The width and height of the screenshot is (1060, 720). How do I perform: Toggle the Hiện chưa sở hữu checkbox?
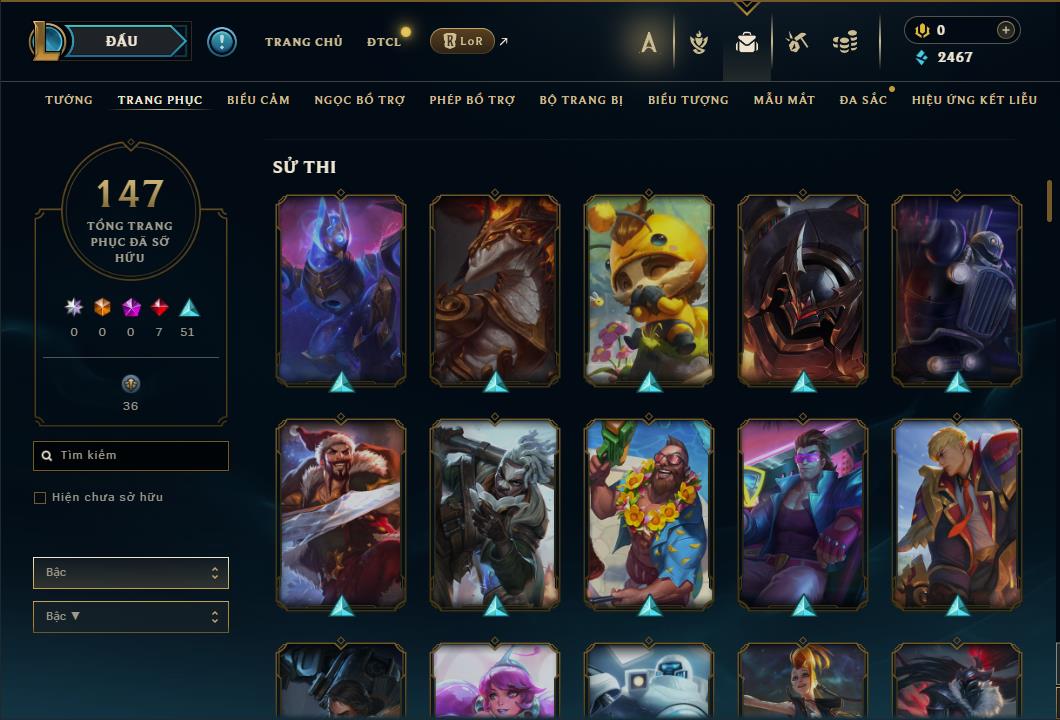click(x=40, y=498)
